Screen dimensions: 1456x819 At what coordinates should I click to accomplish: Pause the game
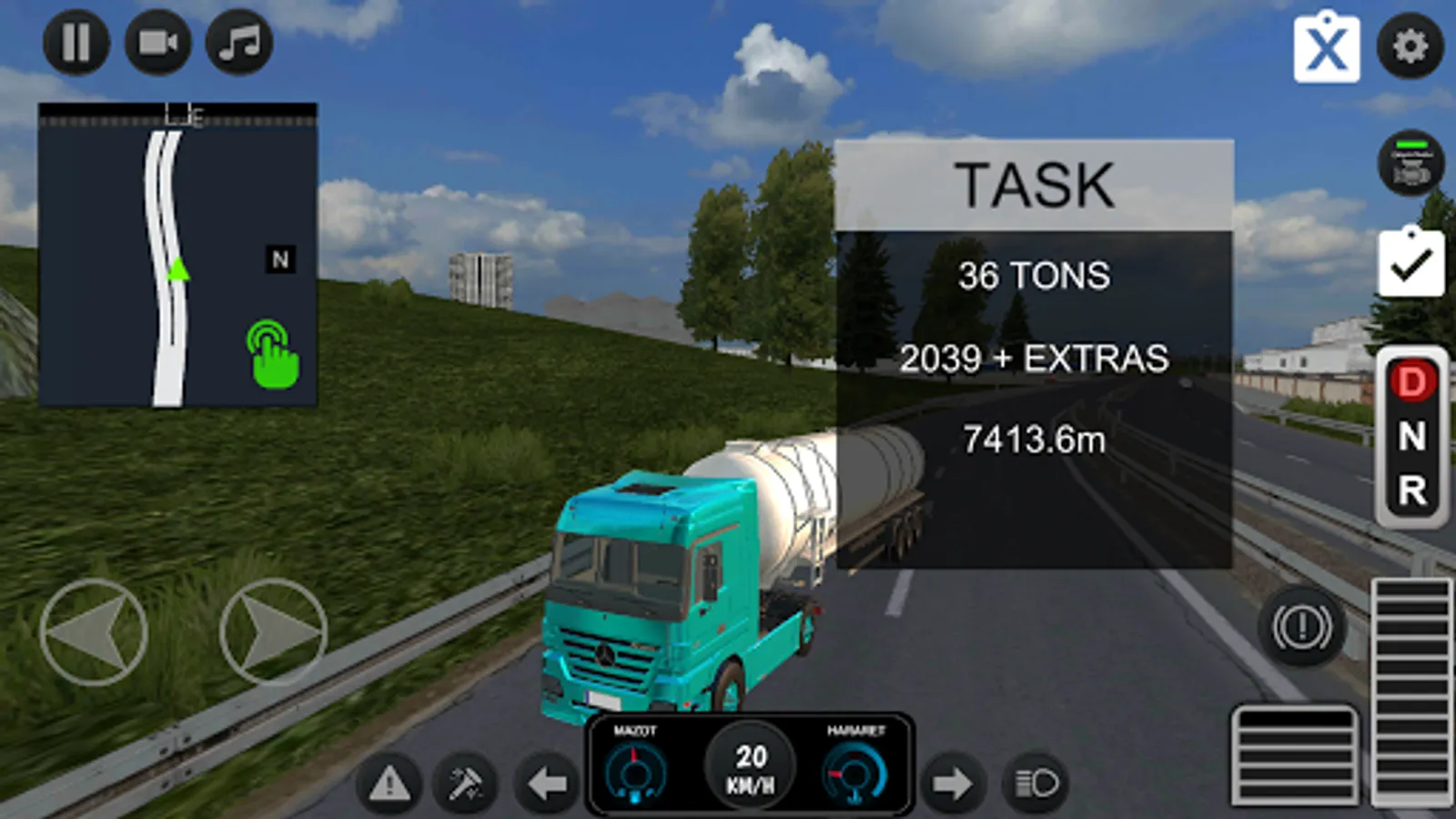76,43
